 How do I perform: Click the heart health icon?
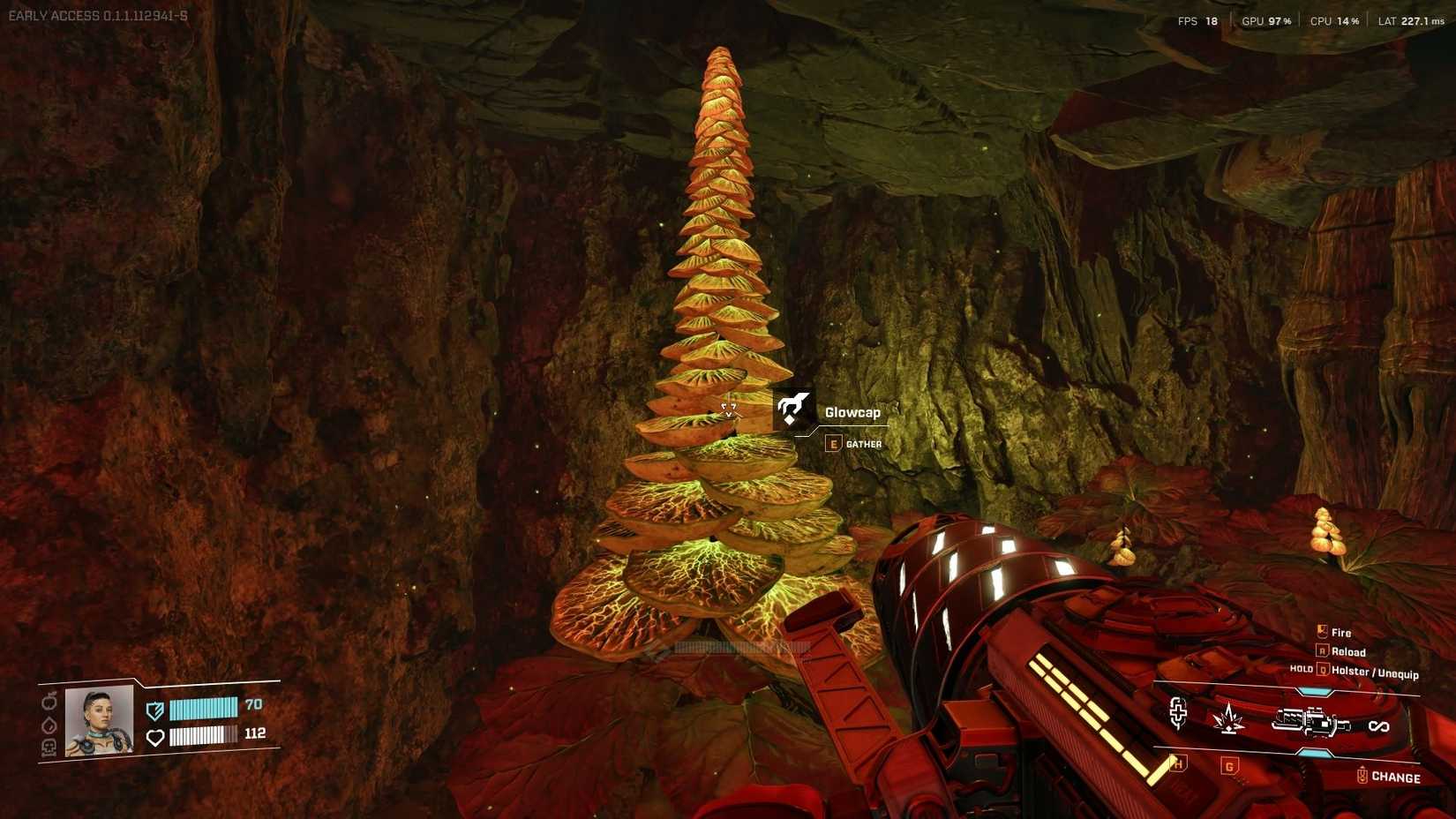[155, 738]
